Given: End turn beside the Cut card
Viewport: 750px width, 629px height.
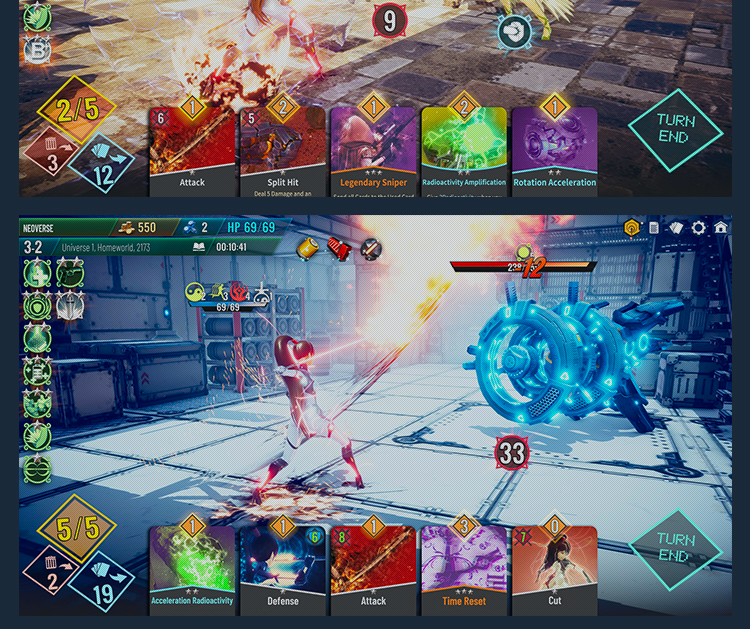Looking at the screenshot, I should tap(675, 548).
